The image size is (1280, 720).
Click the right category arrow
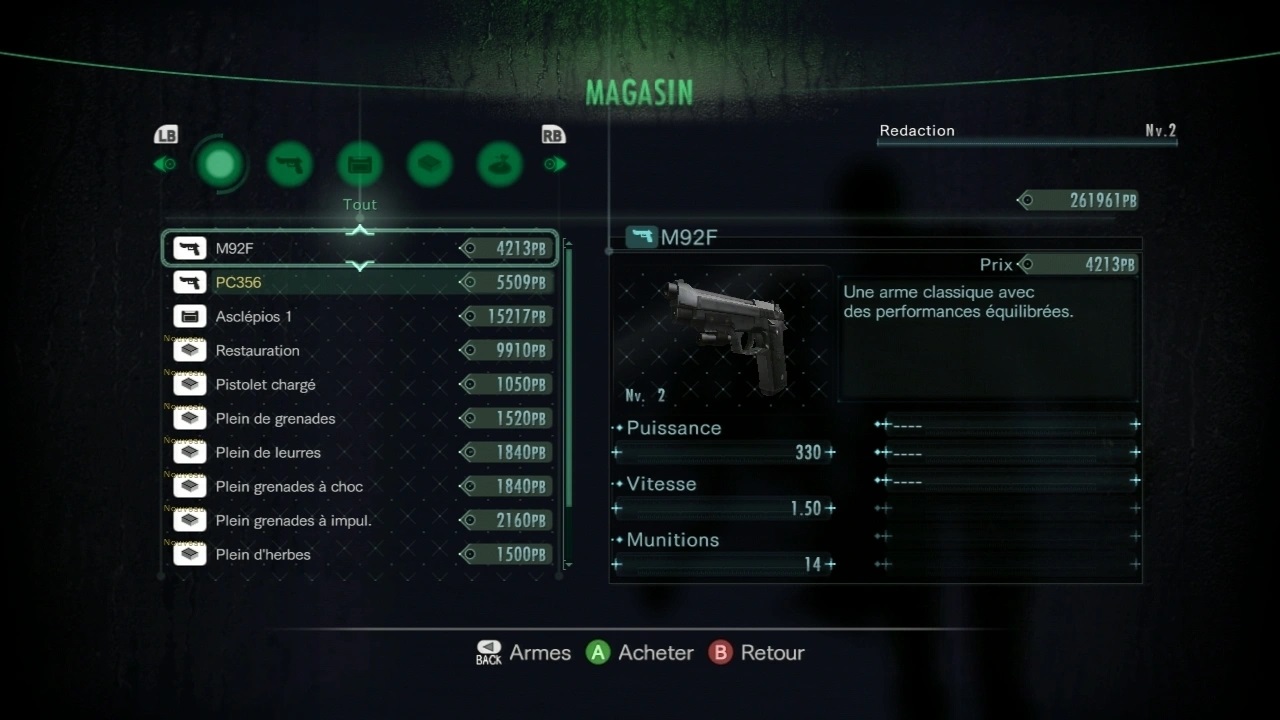554,164
